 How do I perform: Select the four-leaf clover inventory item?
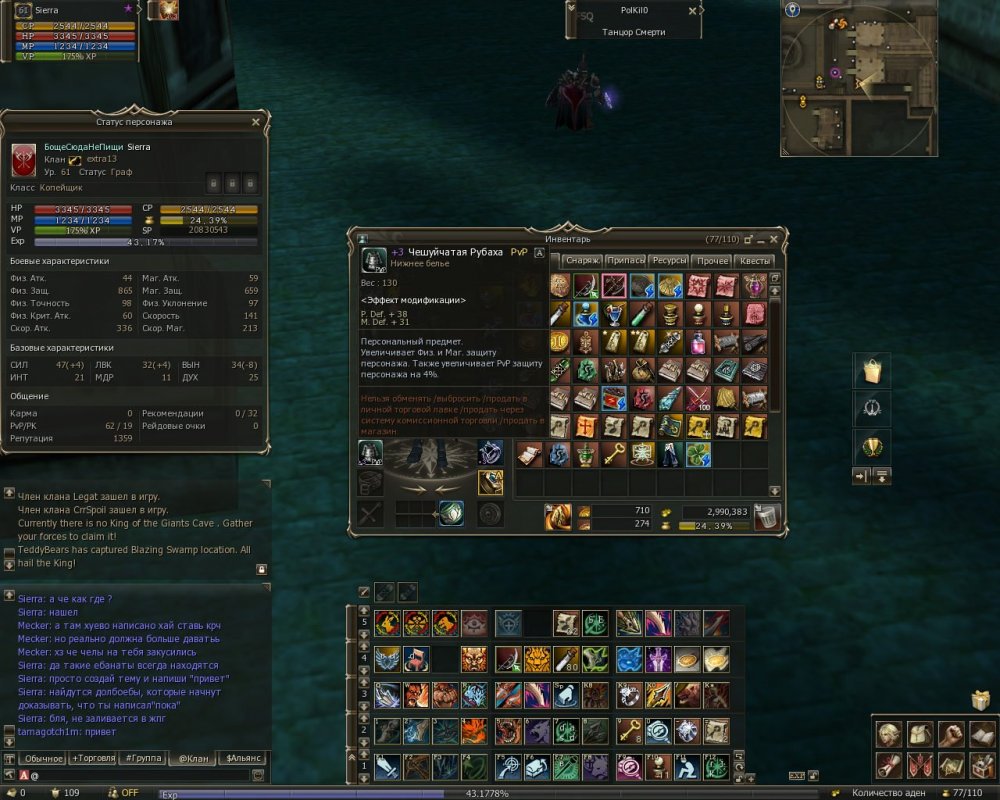coord(698,455)
